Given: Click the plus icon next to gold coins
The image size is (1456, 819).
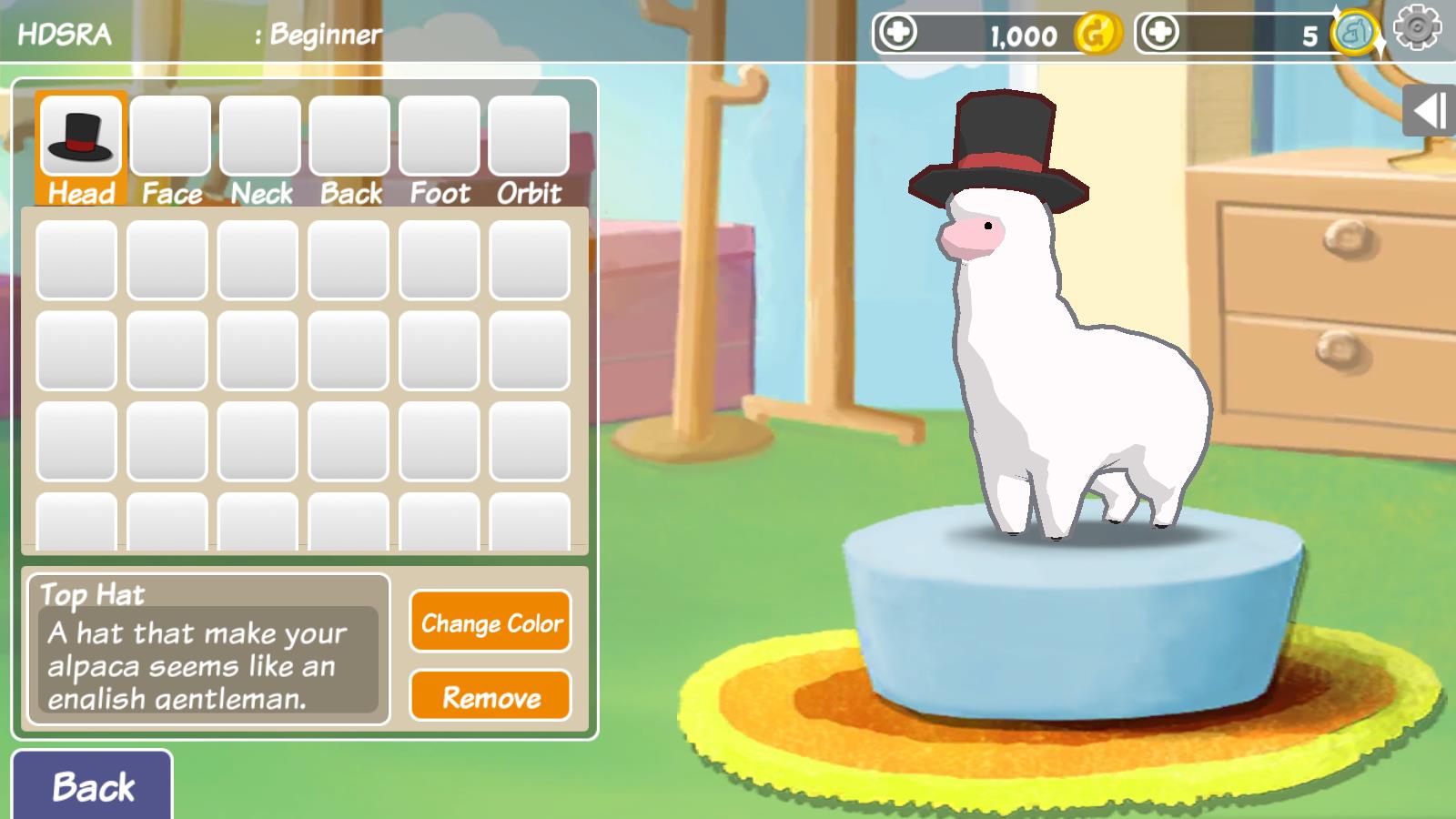Looking at the screenshot, I should click(x=897, y=35).
